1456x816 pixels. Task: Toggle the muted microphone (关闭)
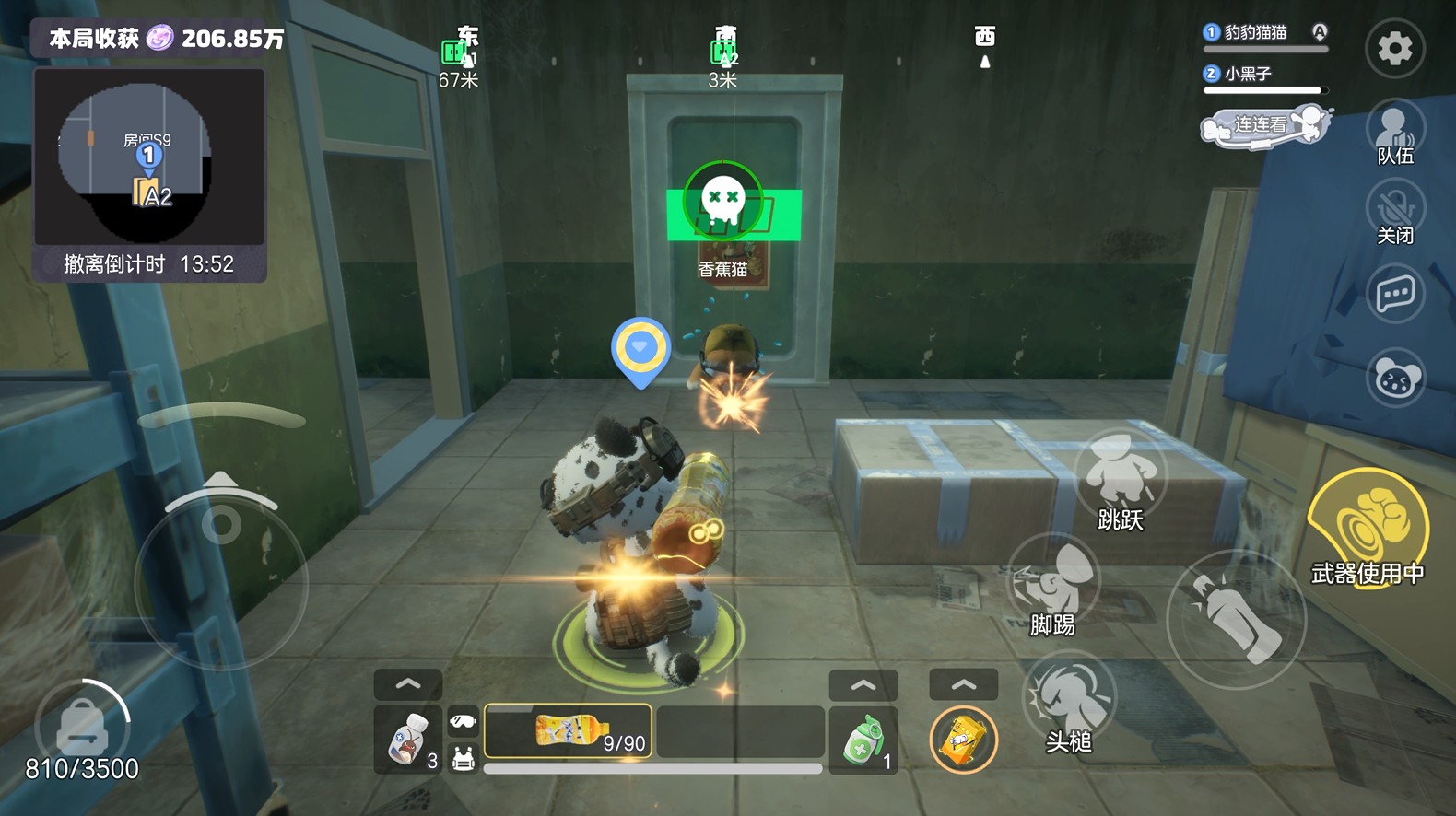pos(1394,212)
